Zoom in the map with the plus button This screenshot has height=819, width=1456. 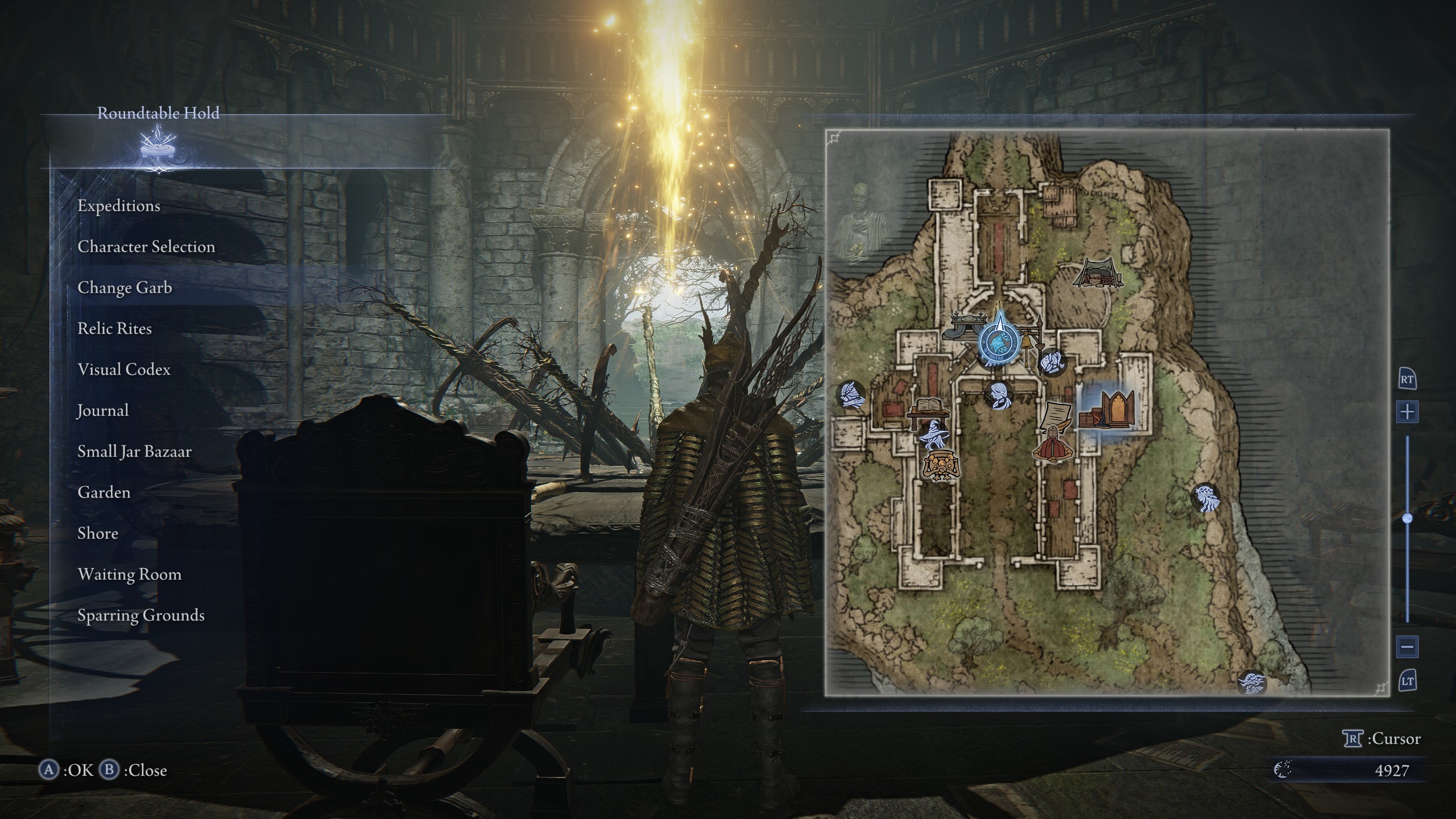1407,411
